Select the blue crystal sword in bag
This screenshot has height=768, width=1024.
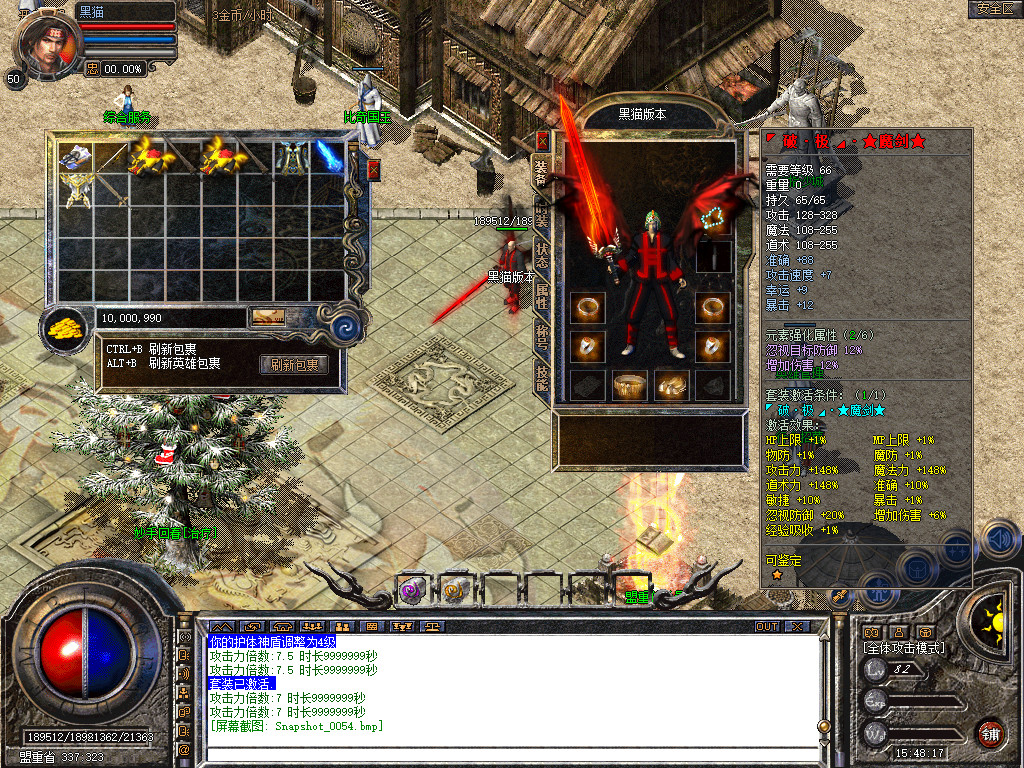329,155
